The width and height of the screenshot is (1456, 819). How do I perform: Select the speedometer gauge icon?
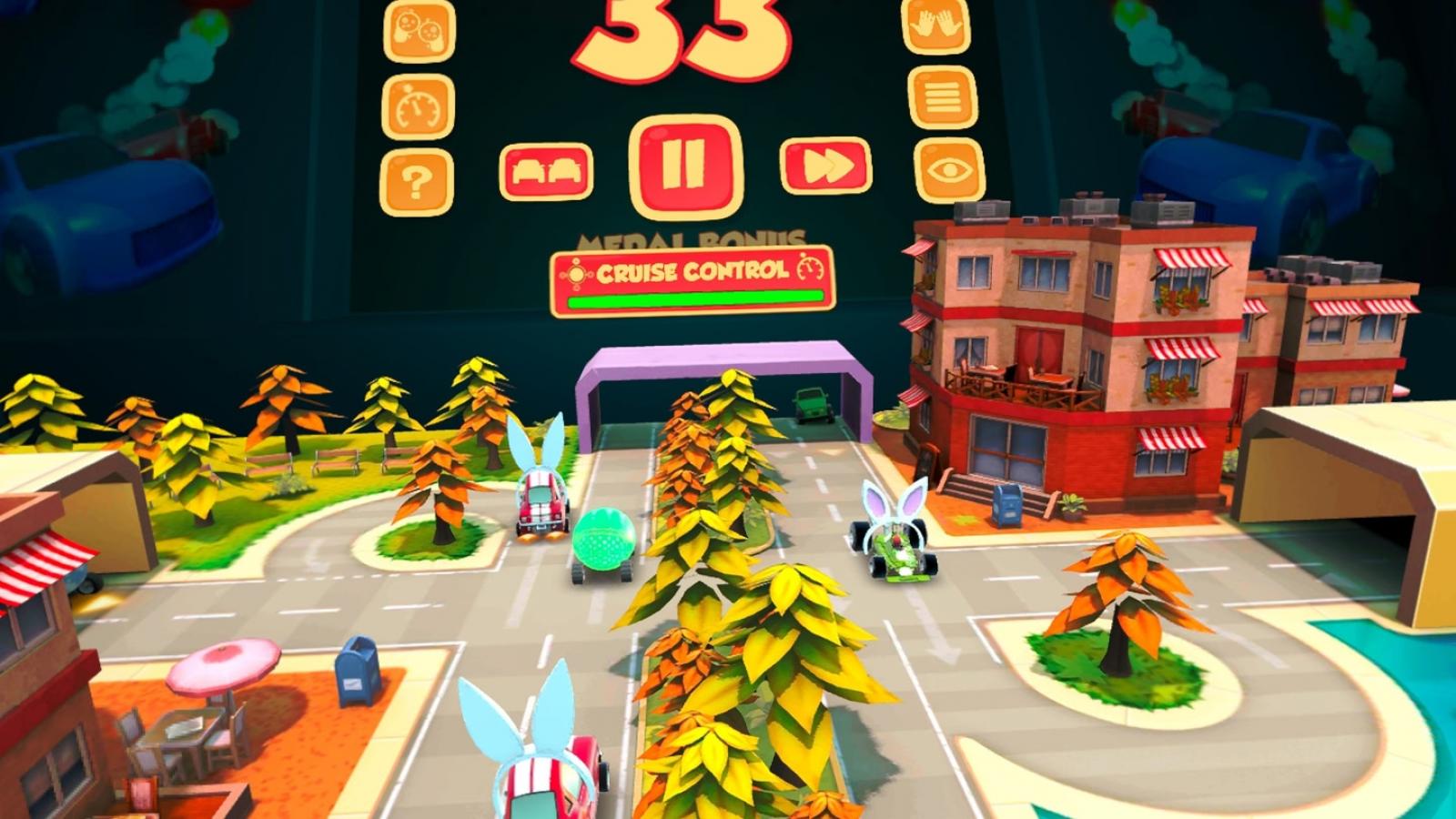[420, 106]
